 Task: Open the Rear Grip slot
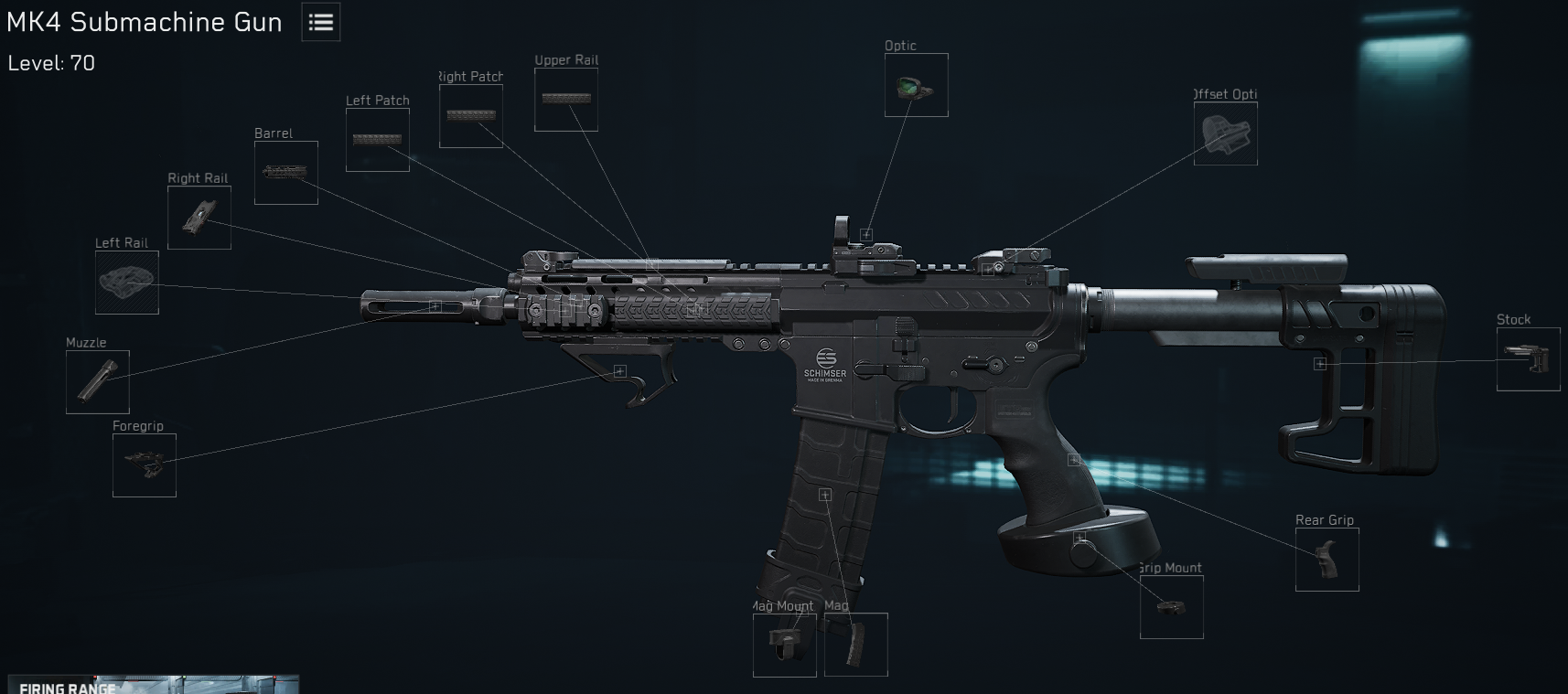tap(1326, 560)
